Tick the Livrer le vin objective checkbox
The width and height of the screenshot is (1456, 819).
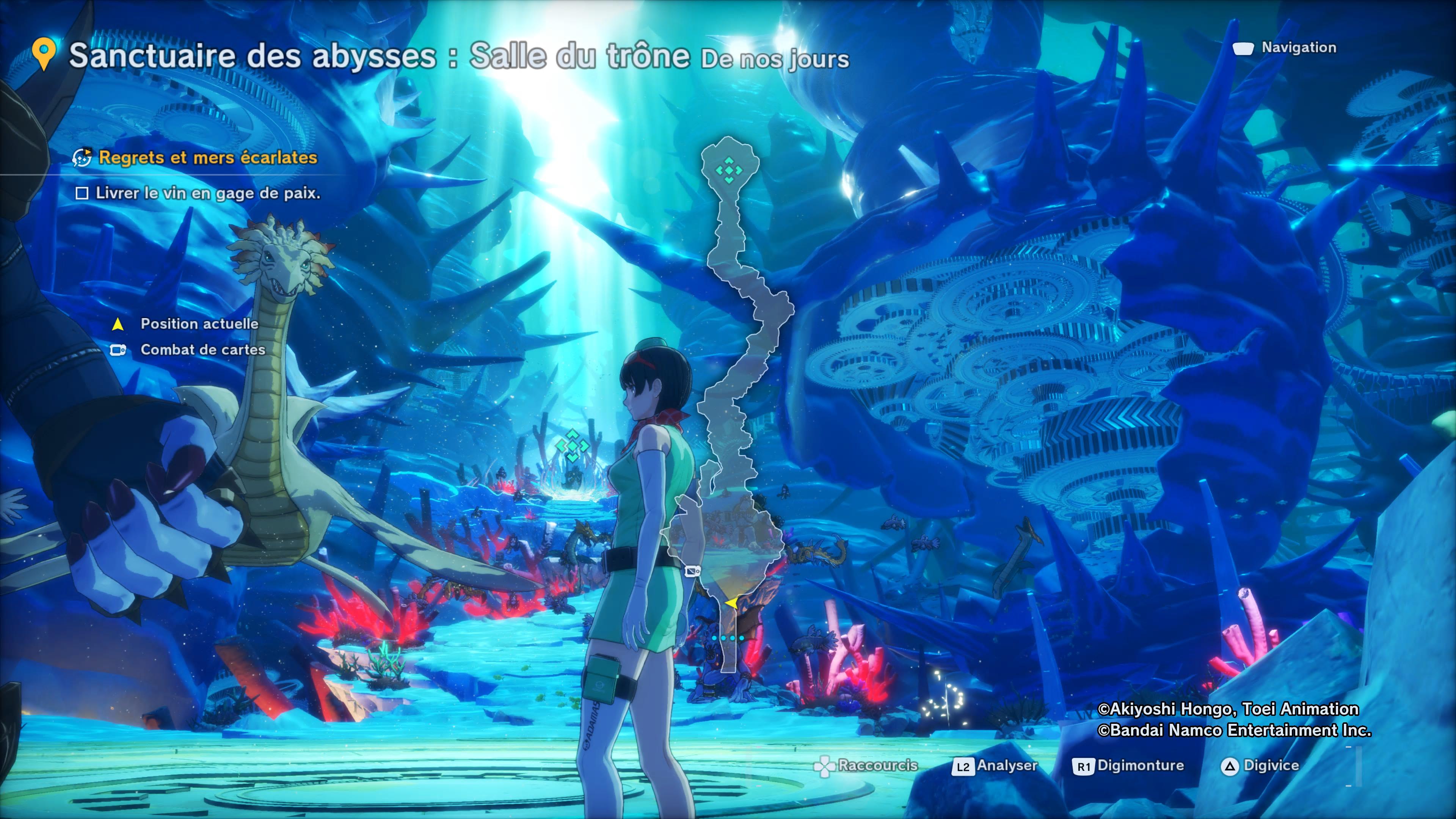(82, 193)
